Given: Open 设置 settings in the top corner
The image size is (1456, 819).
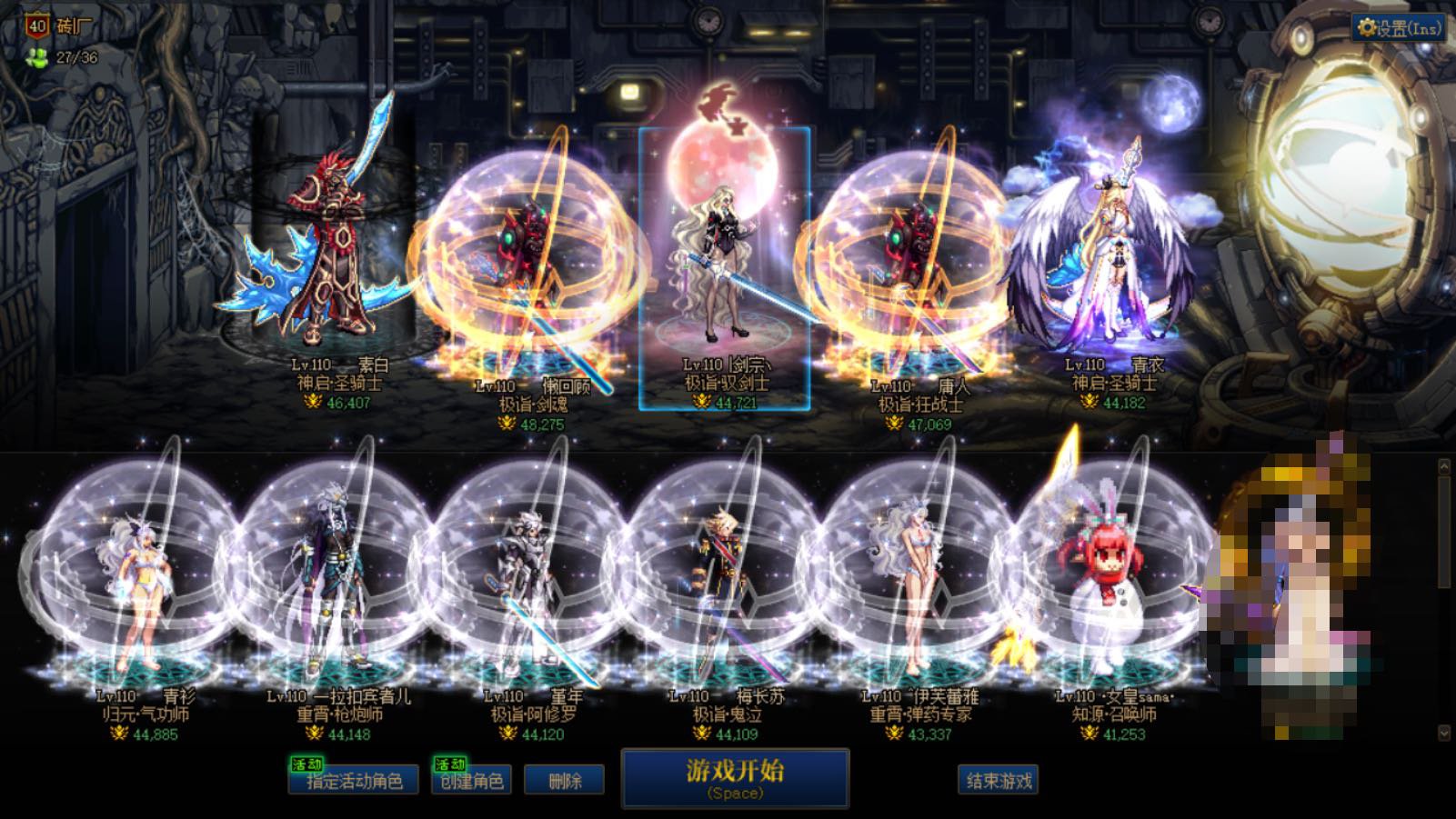Looking at the screenshot, I should tap(1400, 28).
